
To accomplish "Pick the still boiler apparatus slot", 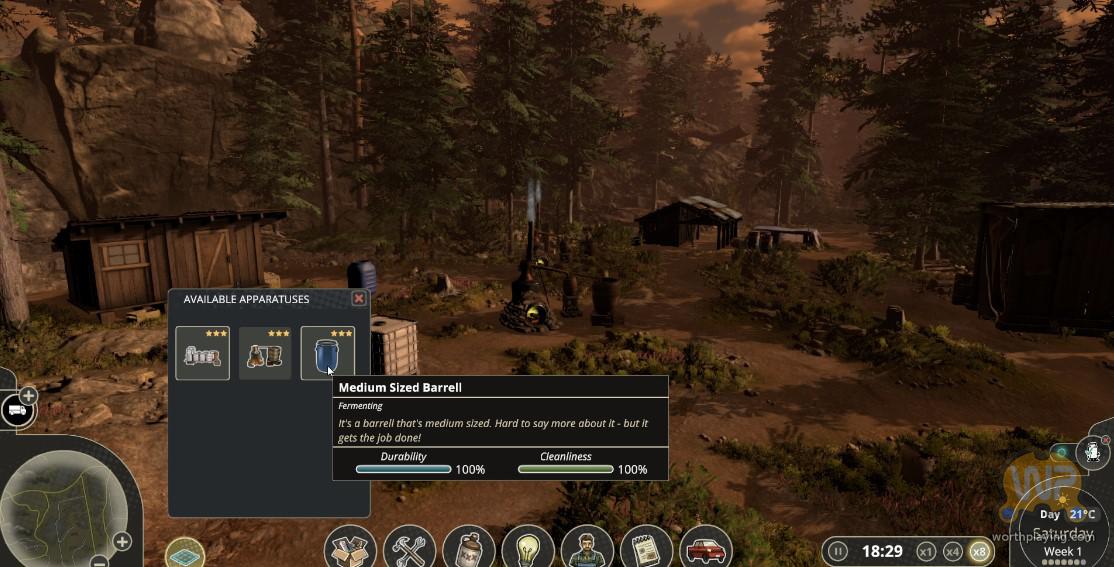I will (265, 353).
